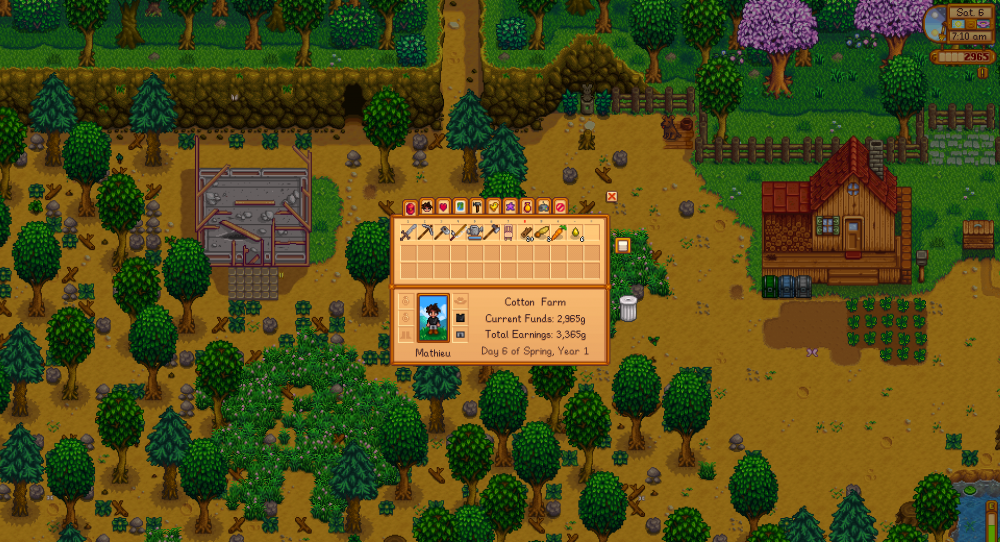Select the yellow sap droplet stack
Viewport: 1000px width, 542px height.
[575, 233]
